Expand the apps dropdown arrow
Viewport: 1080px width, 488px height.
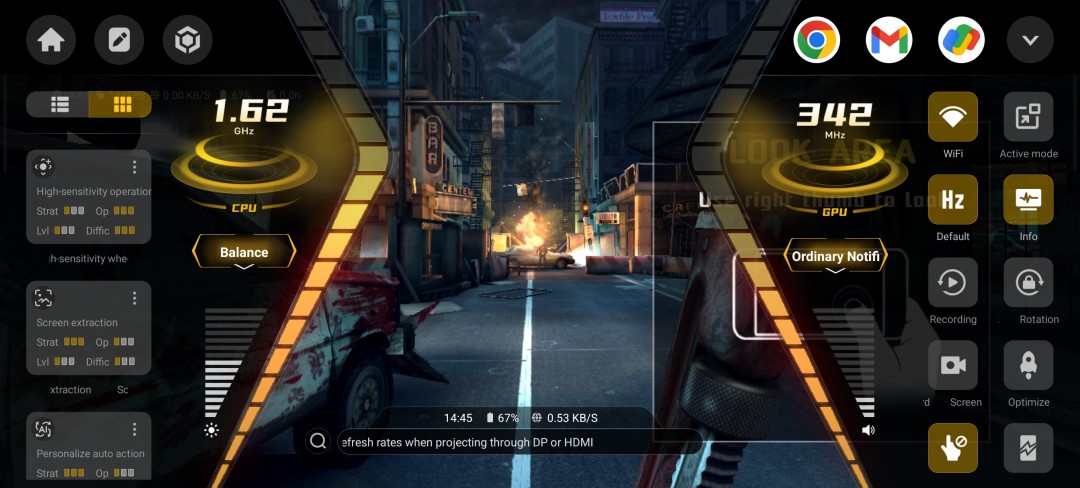coord(1030,41)
